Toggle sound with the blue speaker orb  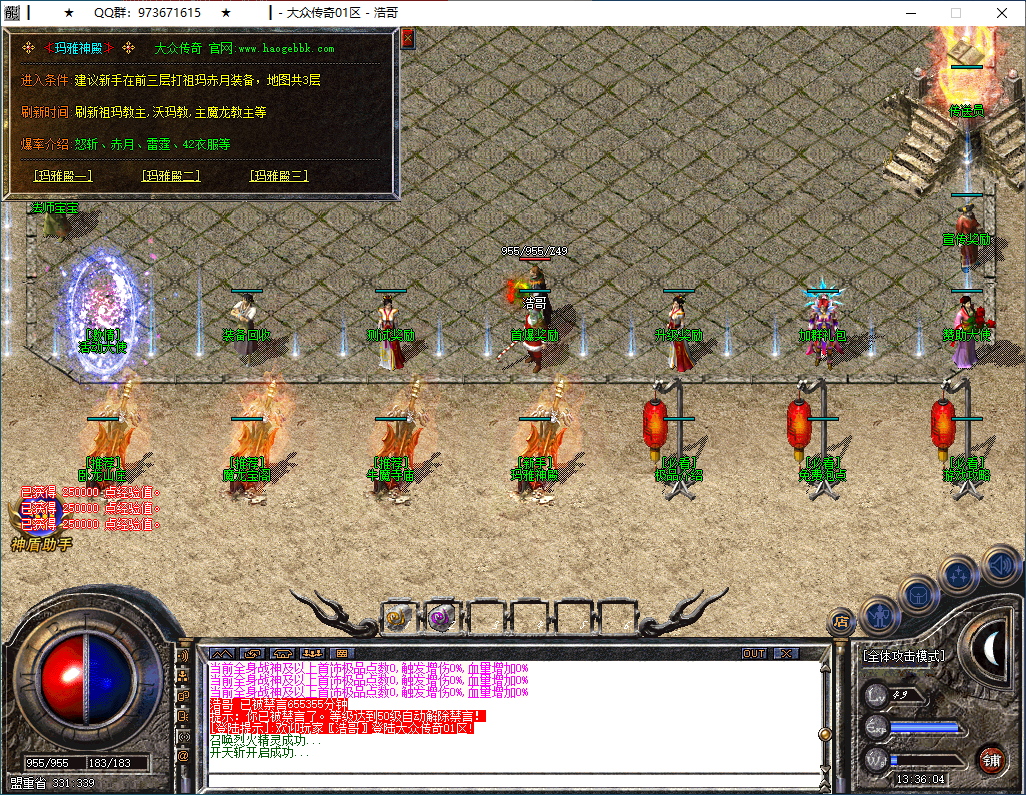pyautogui.click(x=1000, y=563)
